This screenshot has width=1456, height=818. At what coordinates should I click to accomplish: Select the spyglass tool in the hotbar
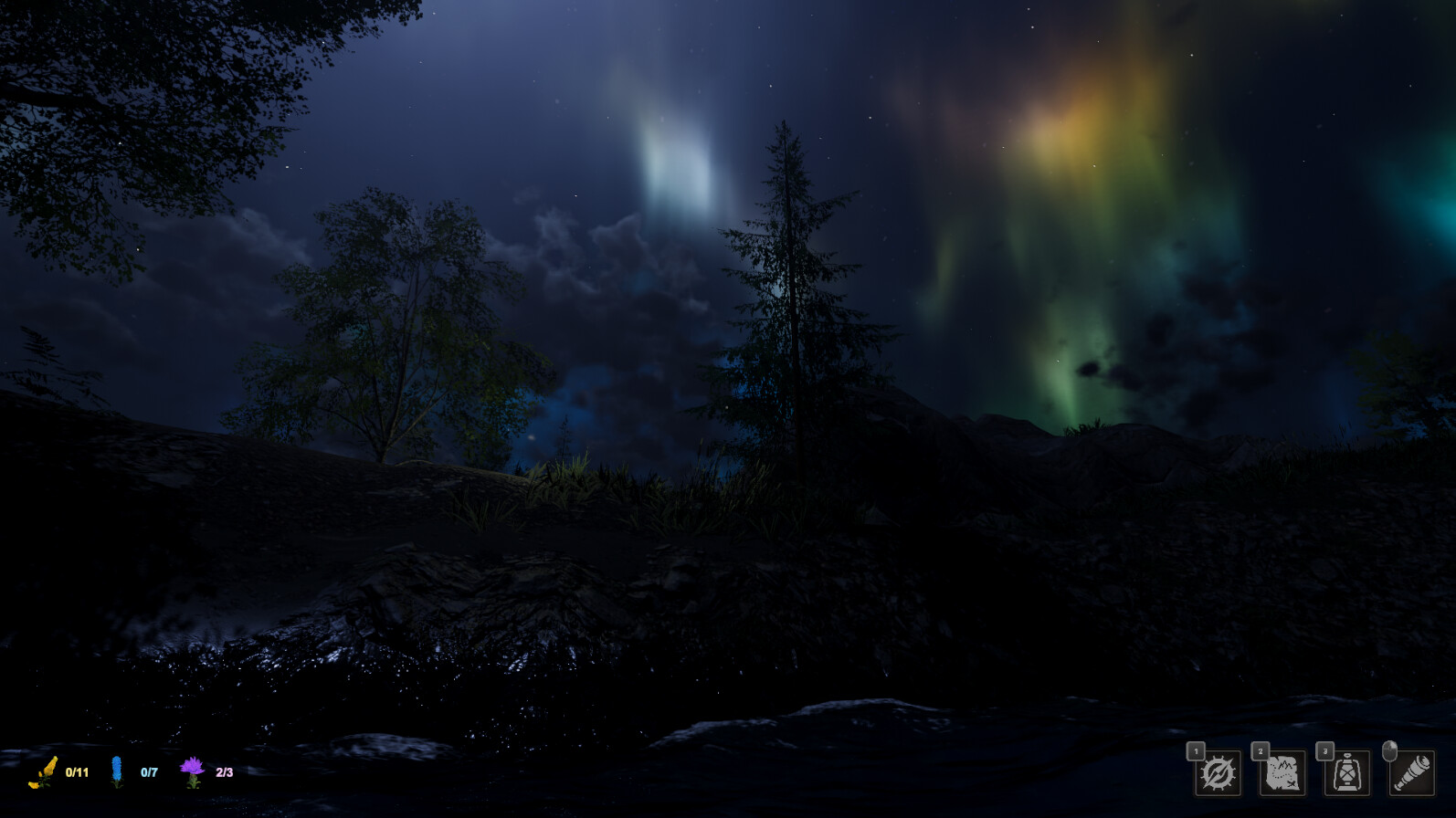pyautogui.click(x=1412, y=774)
